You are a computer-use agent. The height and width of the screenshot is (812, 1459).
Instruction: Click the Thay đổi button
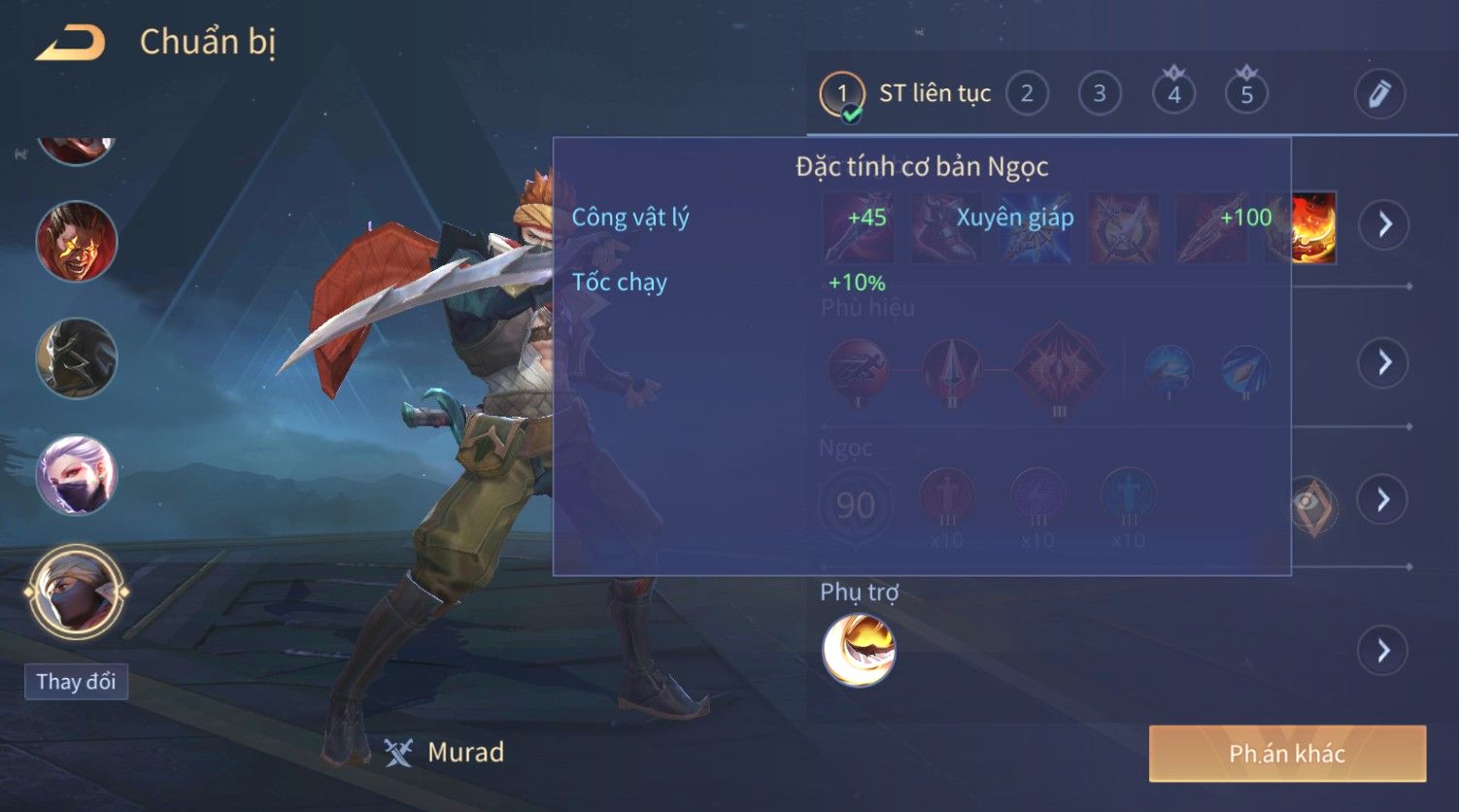(x=76, y=682)
